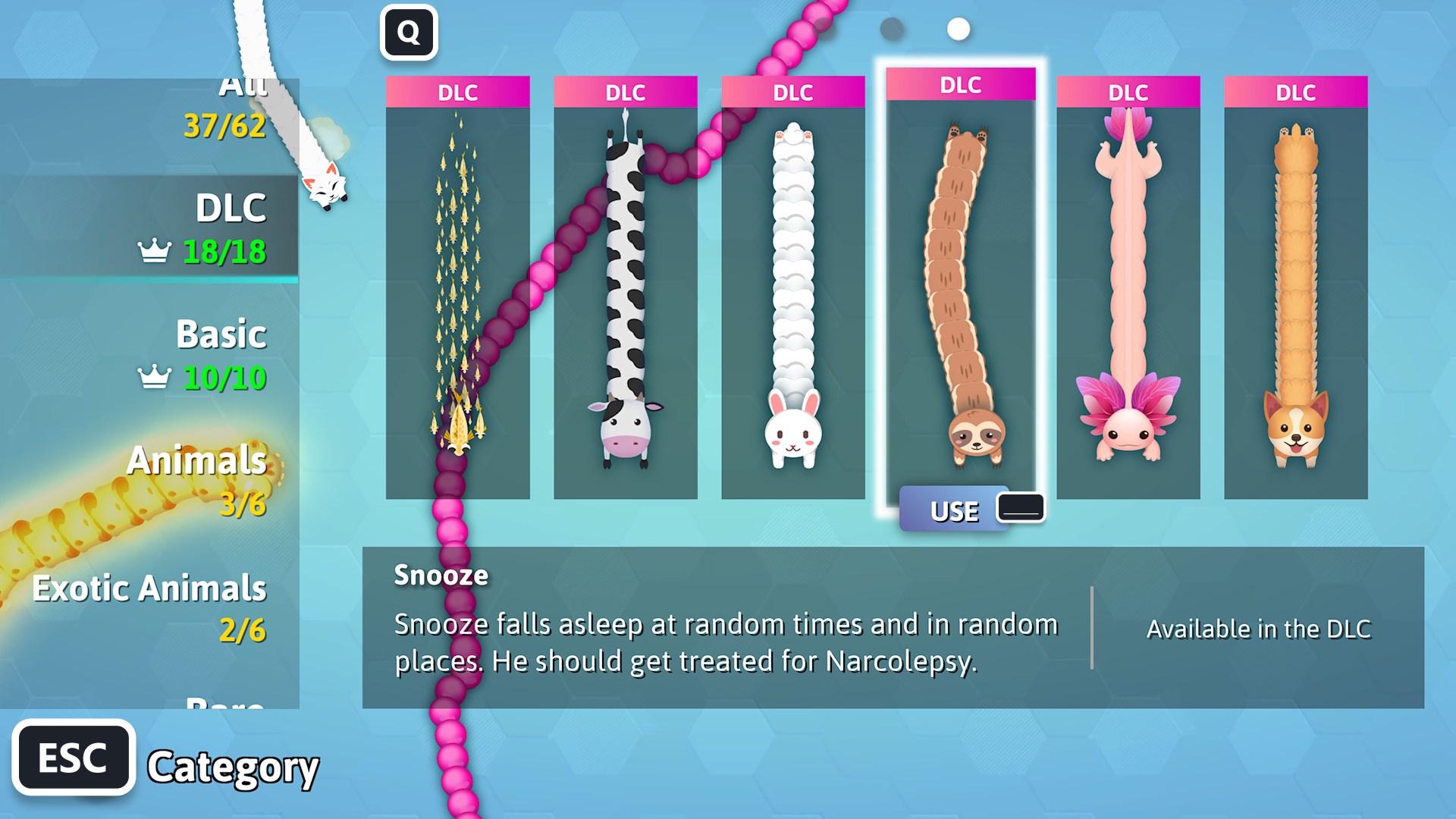The width and height of the screenshot is (1456, 819).
Task: Select the white page indicator dot
Action: tap(957, 30)
